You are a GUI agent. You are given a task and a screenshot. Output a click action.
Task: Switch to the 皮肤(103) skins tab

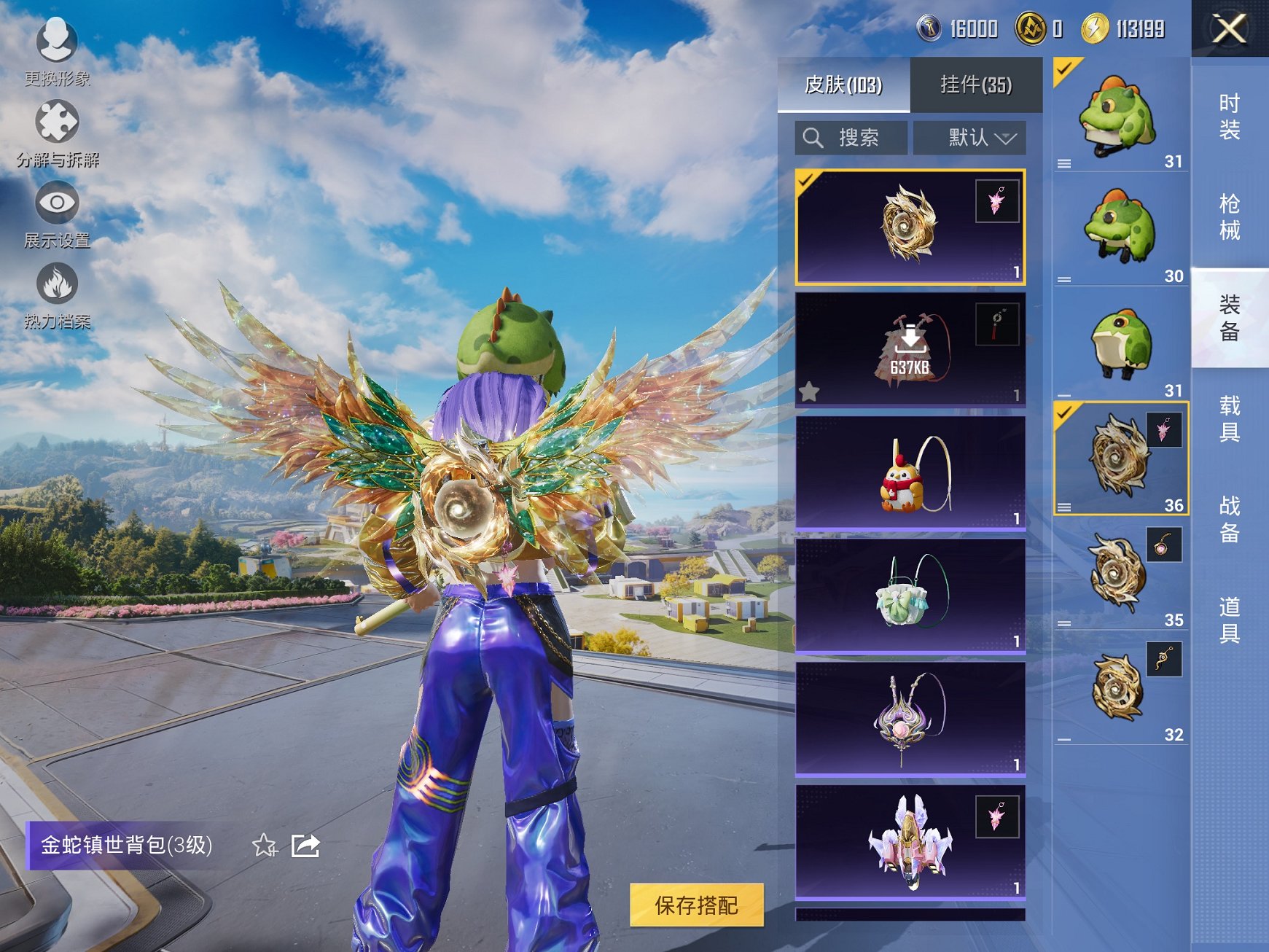[x=843, y=85]
